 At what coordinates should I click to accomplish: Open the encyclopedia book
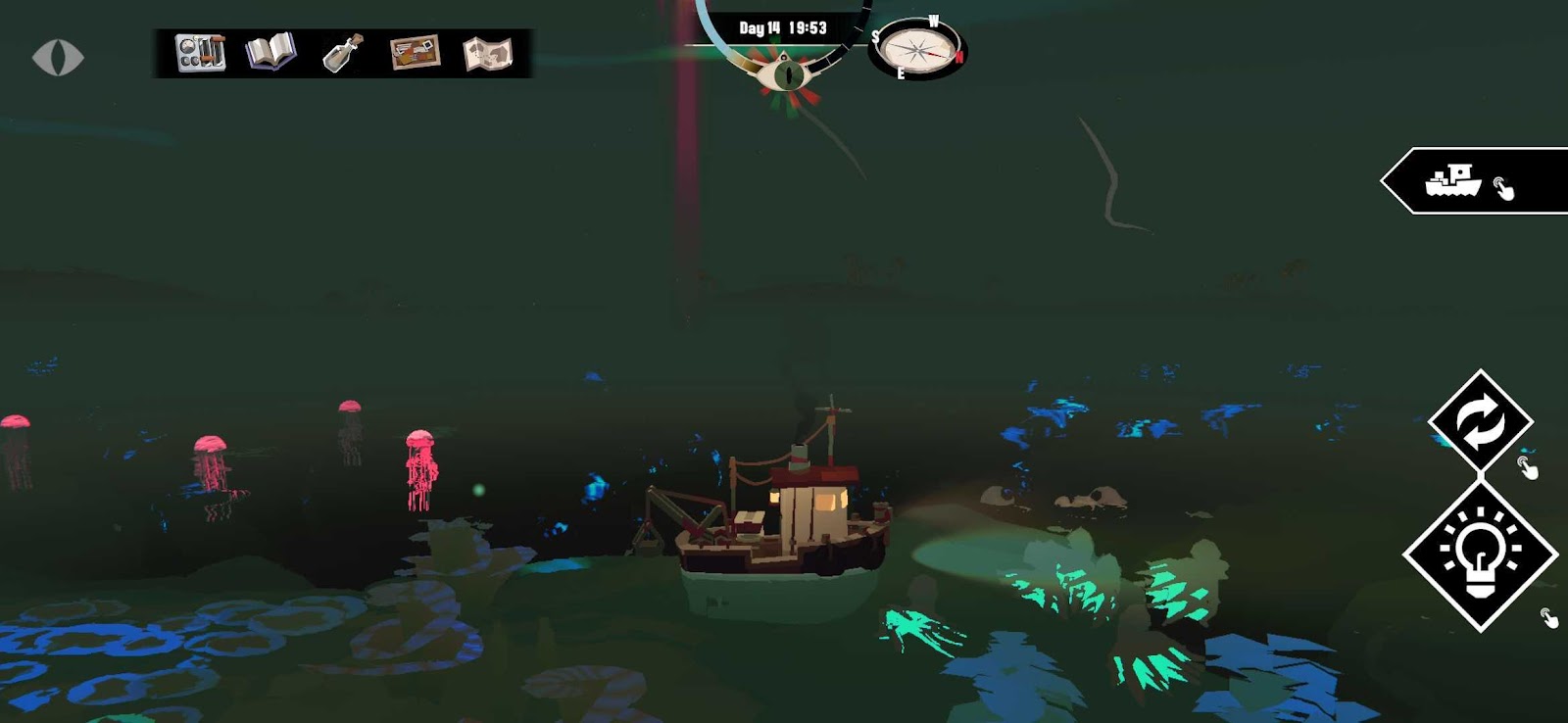pos(270,52)
